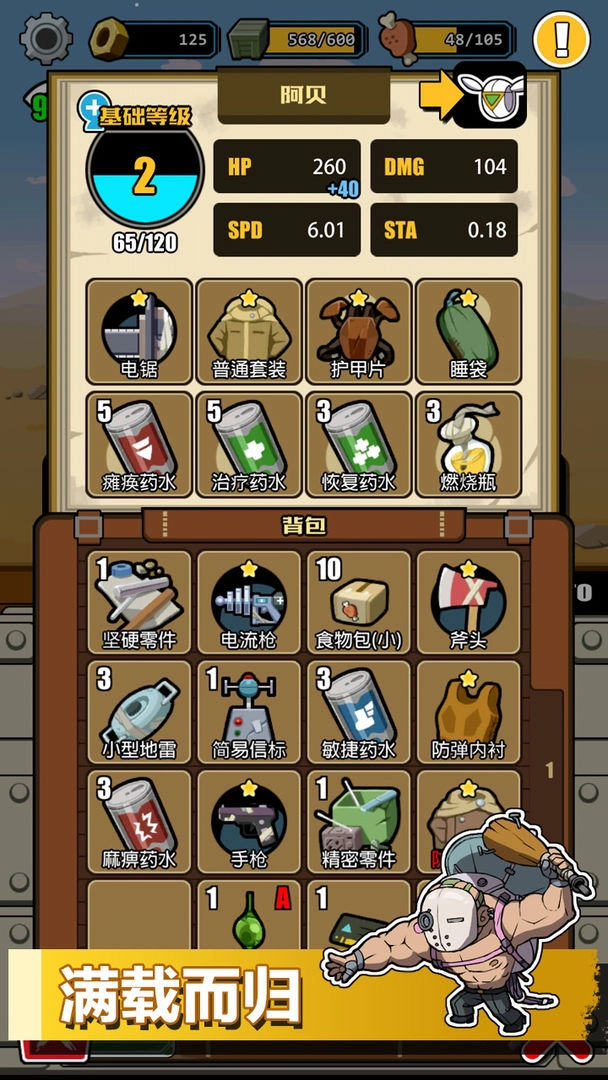This screenshot has width=608, height=1080.
Task: Switch character with the pet arrow button
Action: click(x=488, y=95)
